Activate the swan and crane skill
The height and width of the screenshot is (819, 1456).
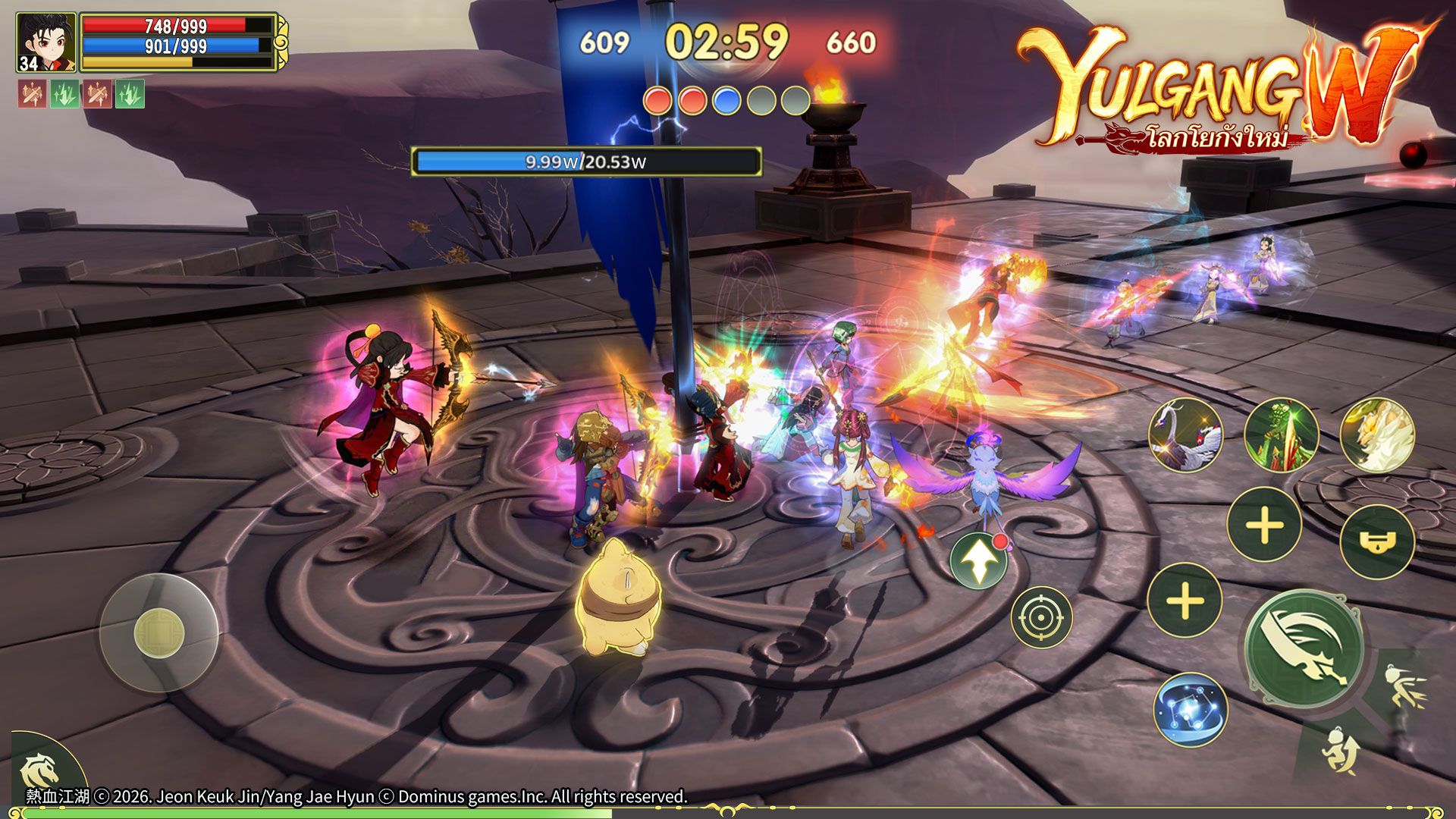[x=1185, y=435]
